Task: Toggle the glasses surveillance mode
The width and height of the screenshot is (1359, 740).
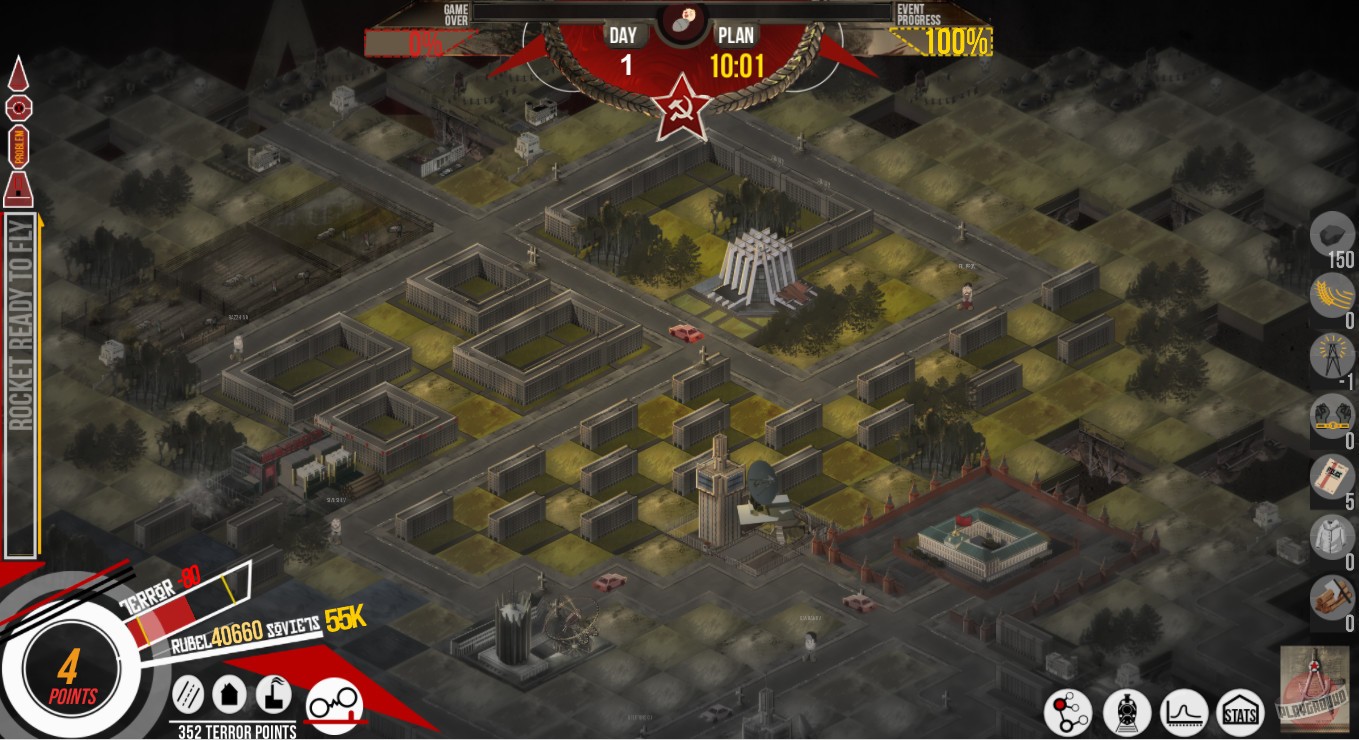Action: [x=334, y=700]
